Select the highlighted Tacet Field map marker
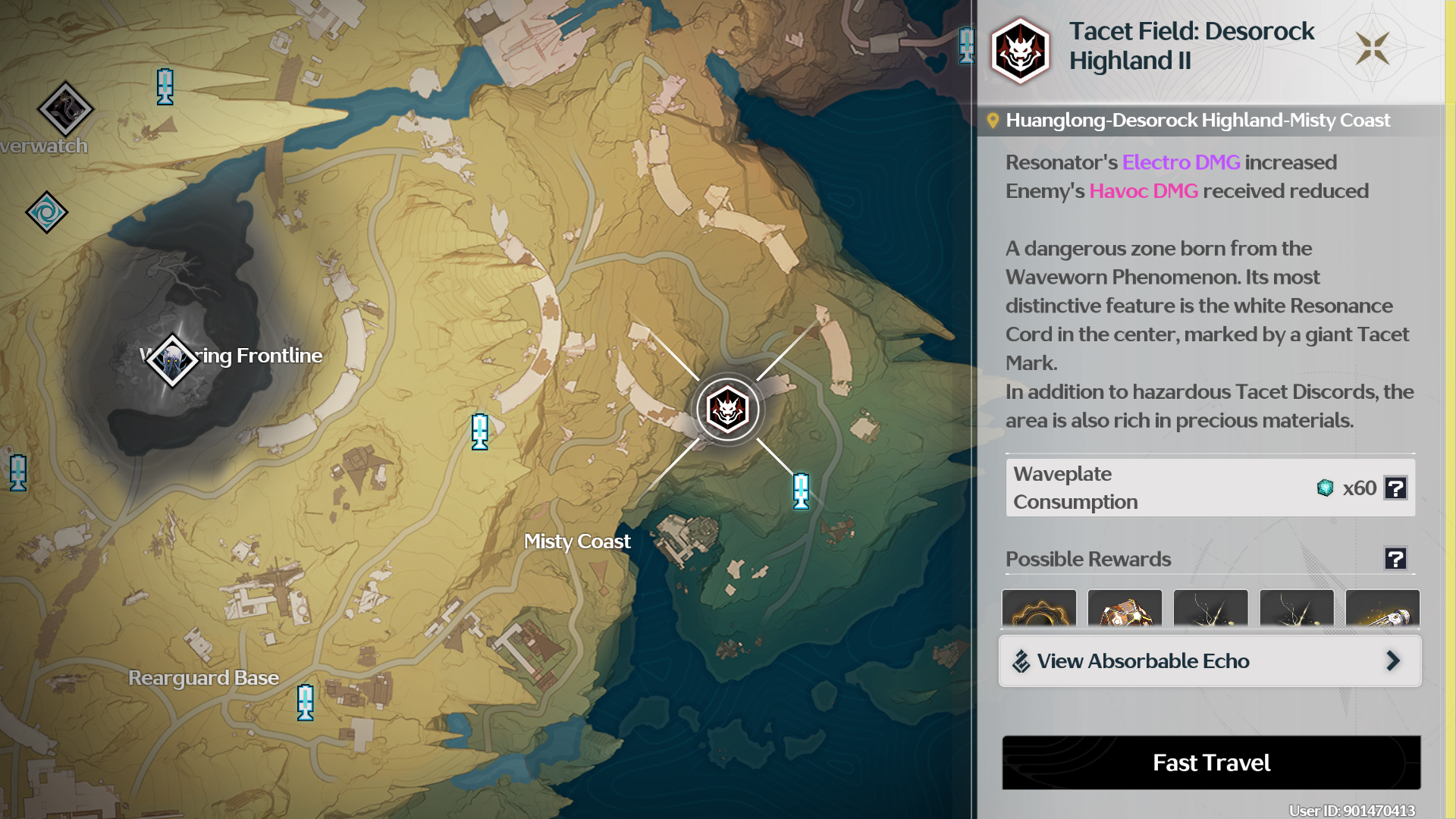 727,410
